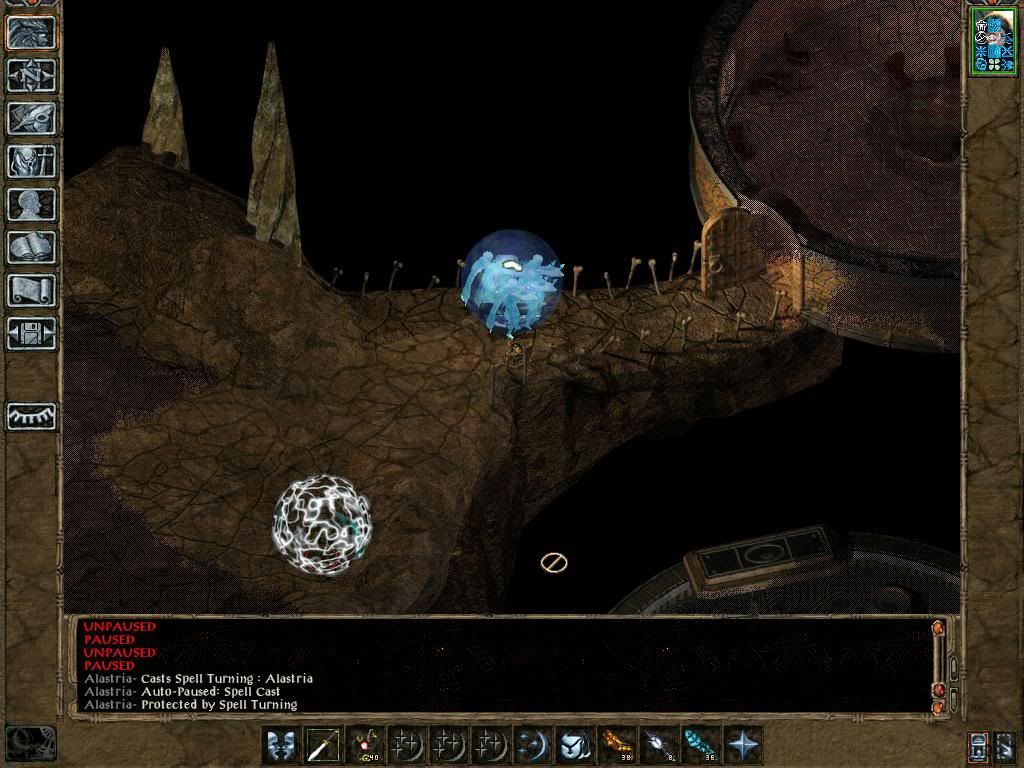Select the quarterstaff weapon slot
Image resolution: width=1024 pixels, height=768 pixels.
point(325,745)
